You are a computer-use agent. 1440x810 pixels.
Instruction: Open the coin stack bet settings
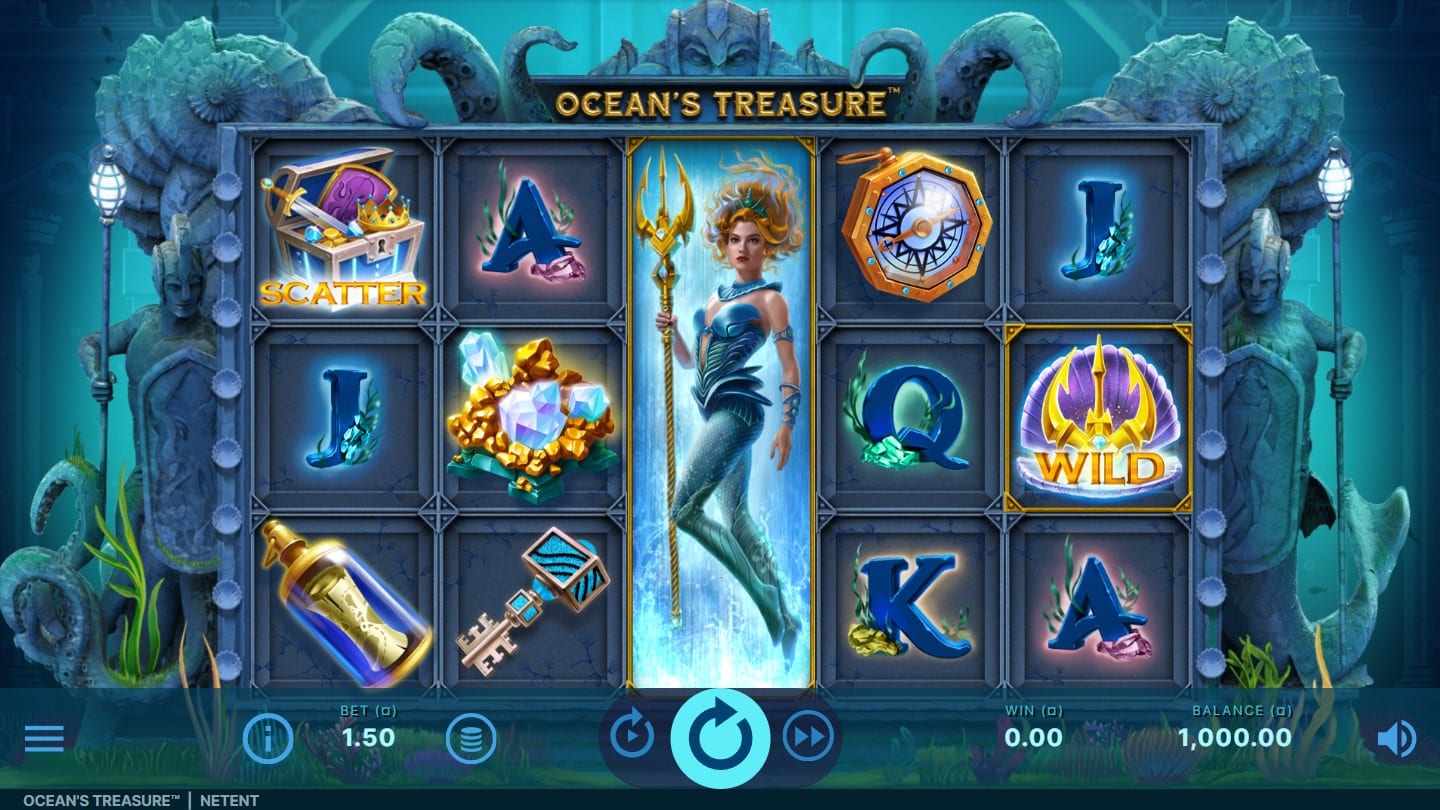[471, 739]
